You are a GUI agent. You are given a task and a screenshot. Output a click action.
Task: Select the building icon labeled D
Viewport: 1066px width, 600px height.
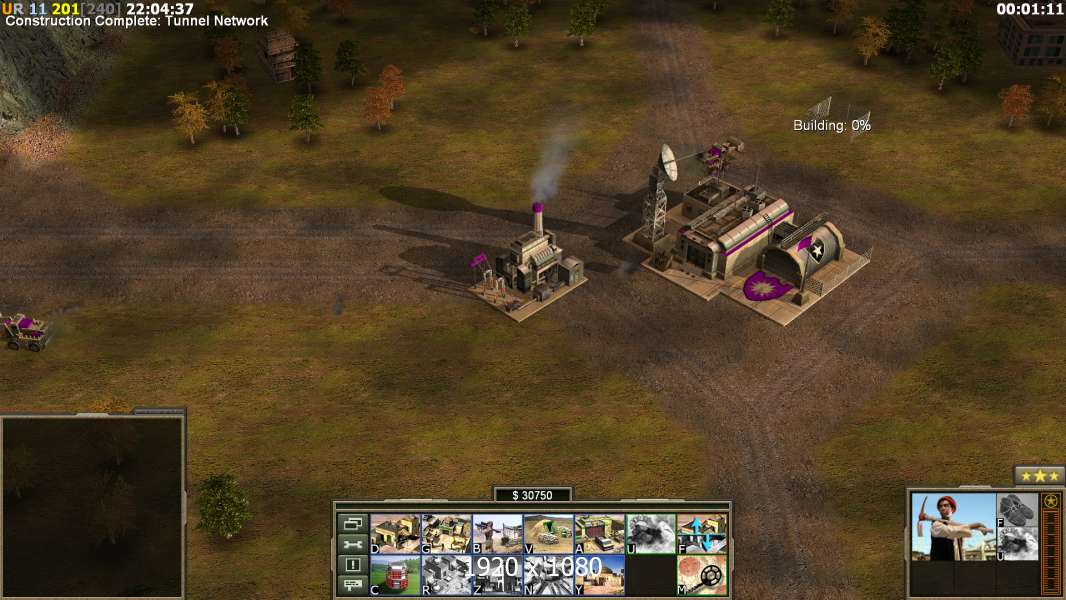(x=395, y=534)
